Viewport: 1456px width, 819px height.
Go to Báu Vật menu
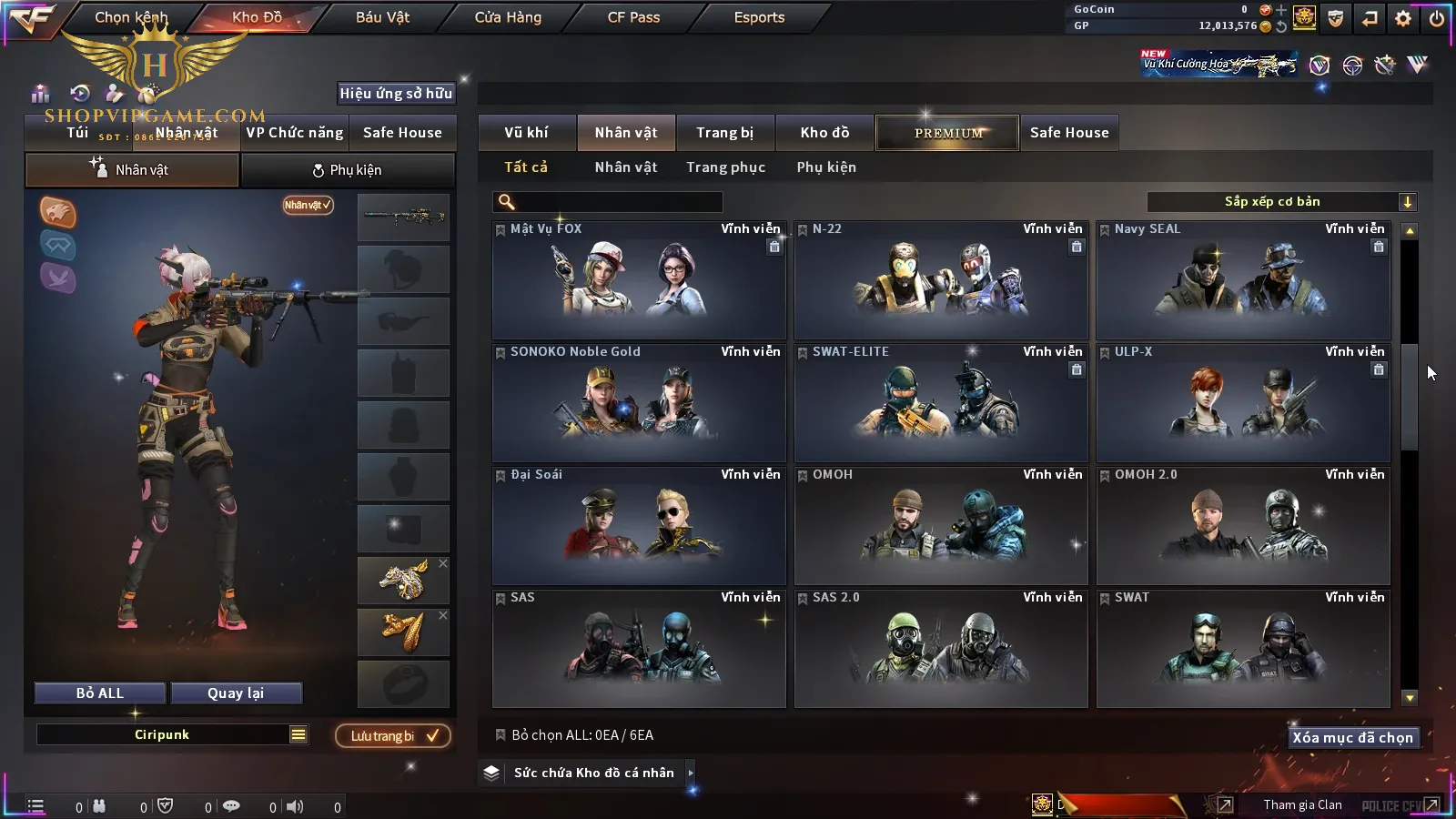coord(382,17)
